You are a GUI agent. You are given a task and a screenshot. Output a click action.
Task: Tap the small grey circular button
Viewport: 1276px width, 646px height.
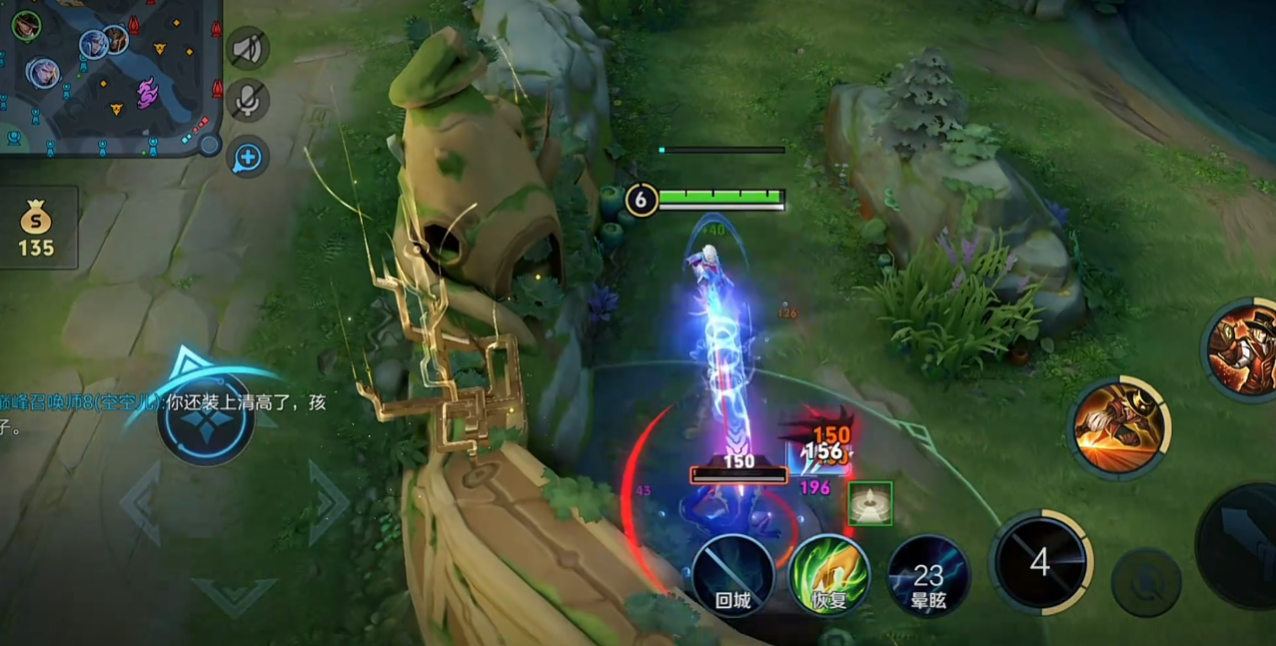click(1146, 582)
